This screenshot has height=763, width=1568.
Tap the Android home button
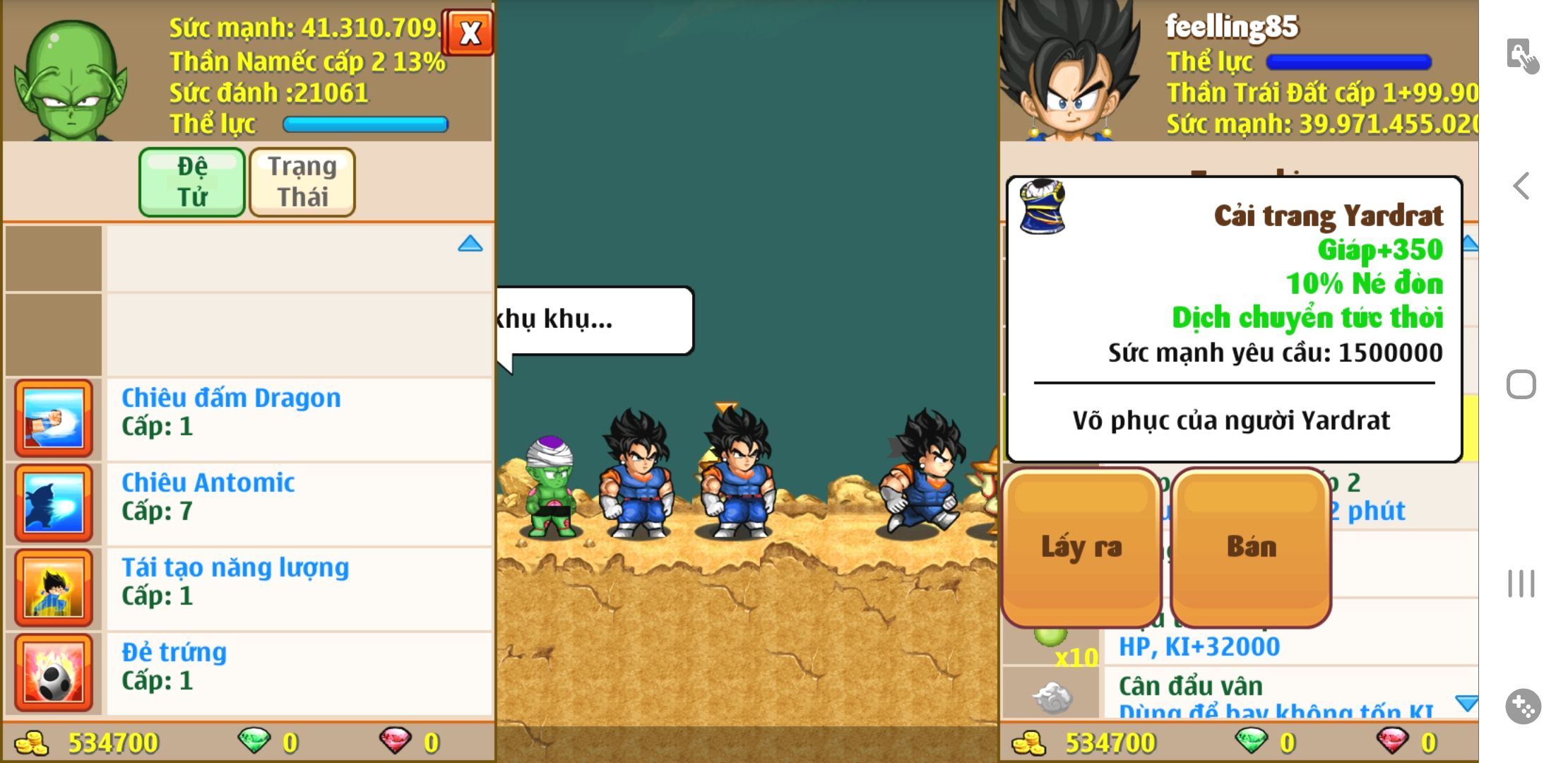click(x=1521, y=385)
